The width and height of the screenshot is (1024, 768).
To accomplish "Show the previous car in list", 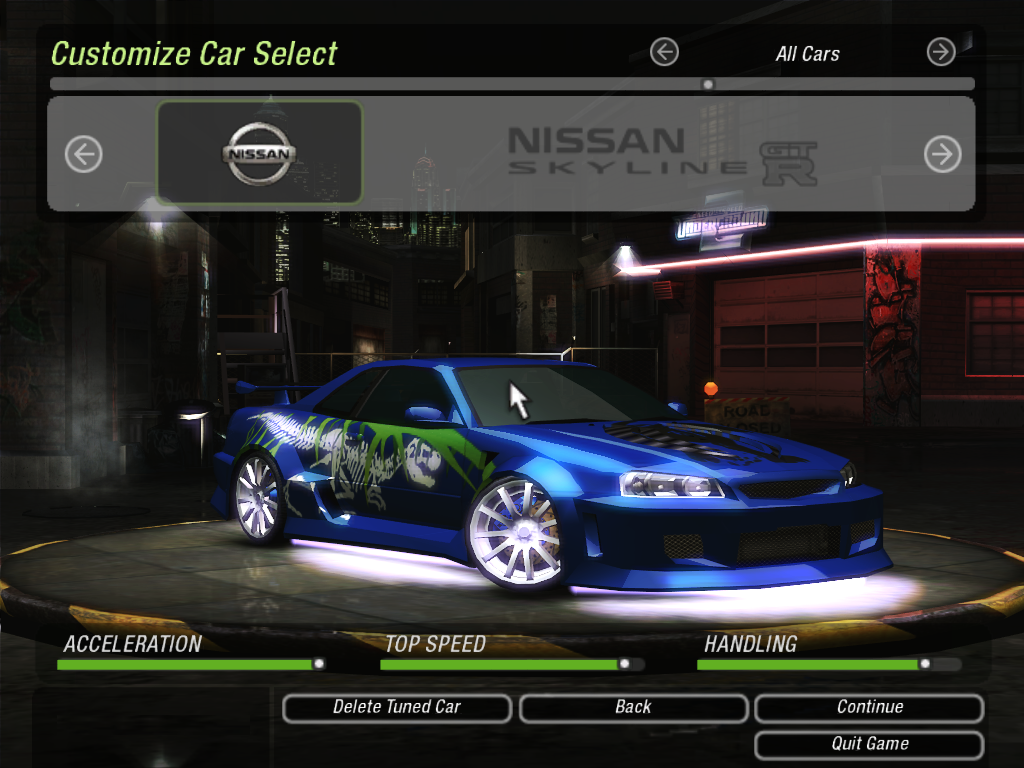I will click(84, 154).
